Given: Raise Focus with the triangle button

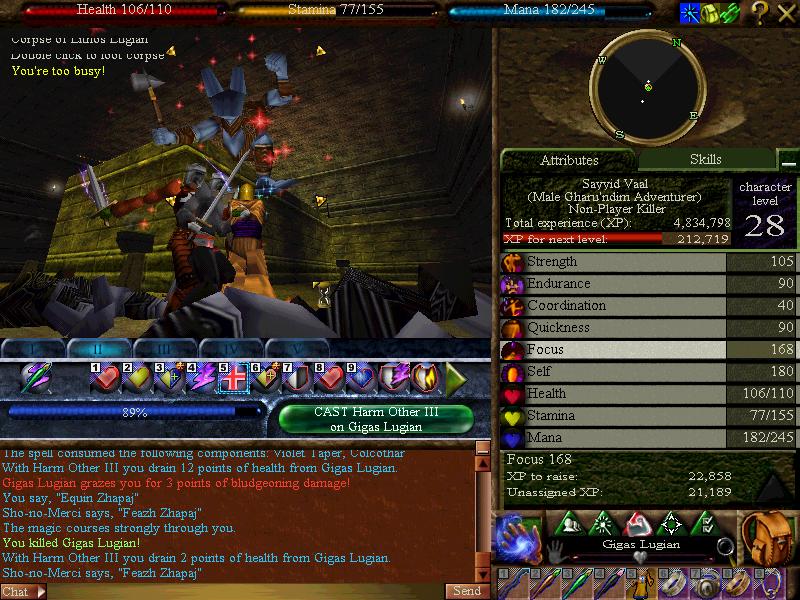Looking at the screenshot, I should point(773,485).
